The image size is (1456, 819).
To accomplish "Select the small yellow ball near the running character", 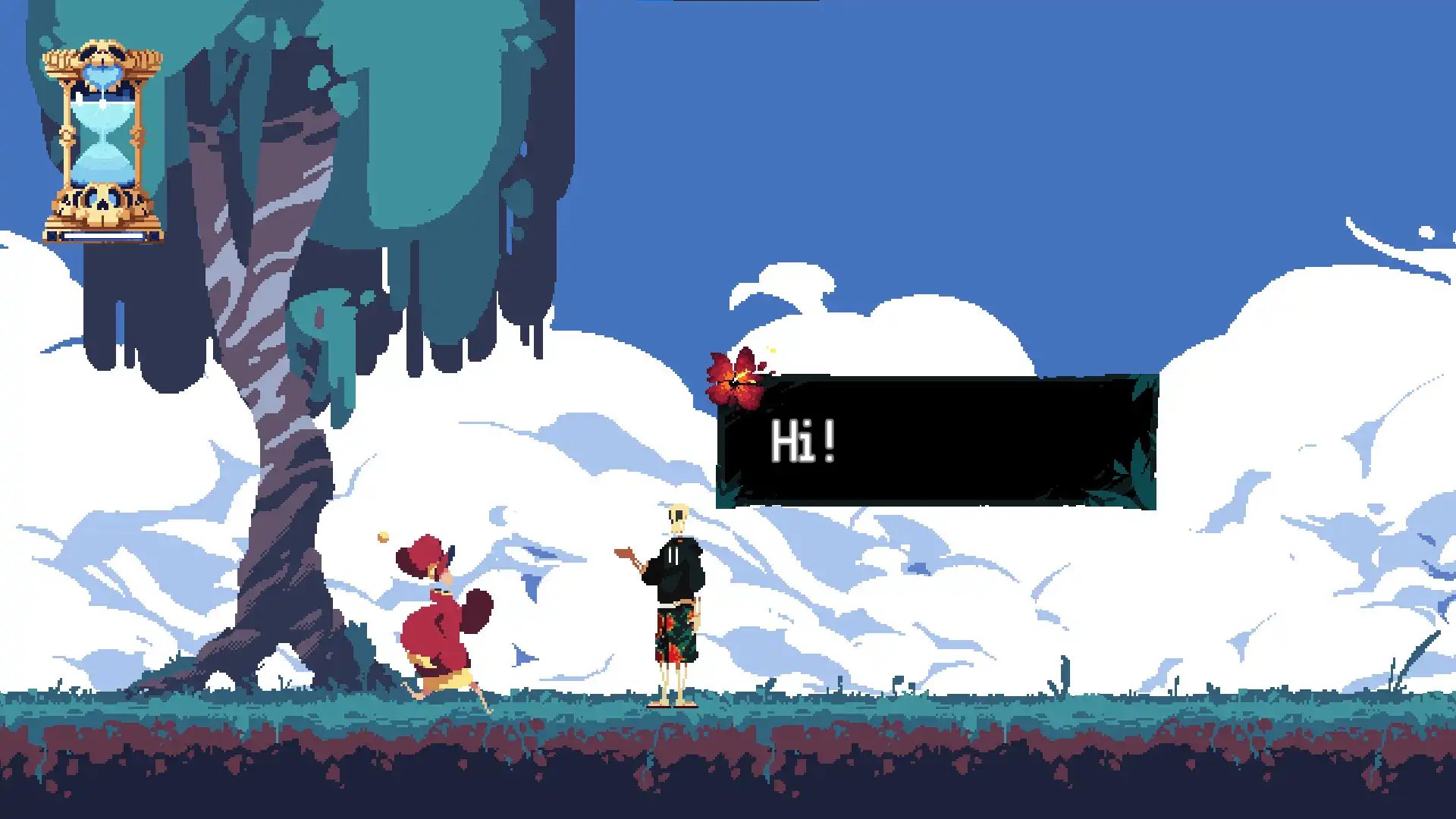I will [x=384, y=536].
